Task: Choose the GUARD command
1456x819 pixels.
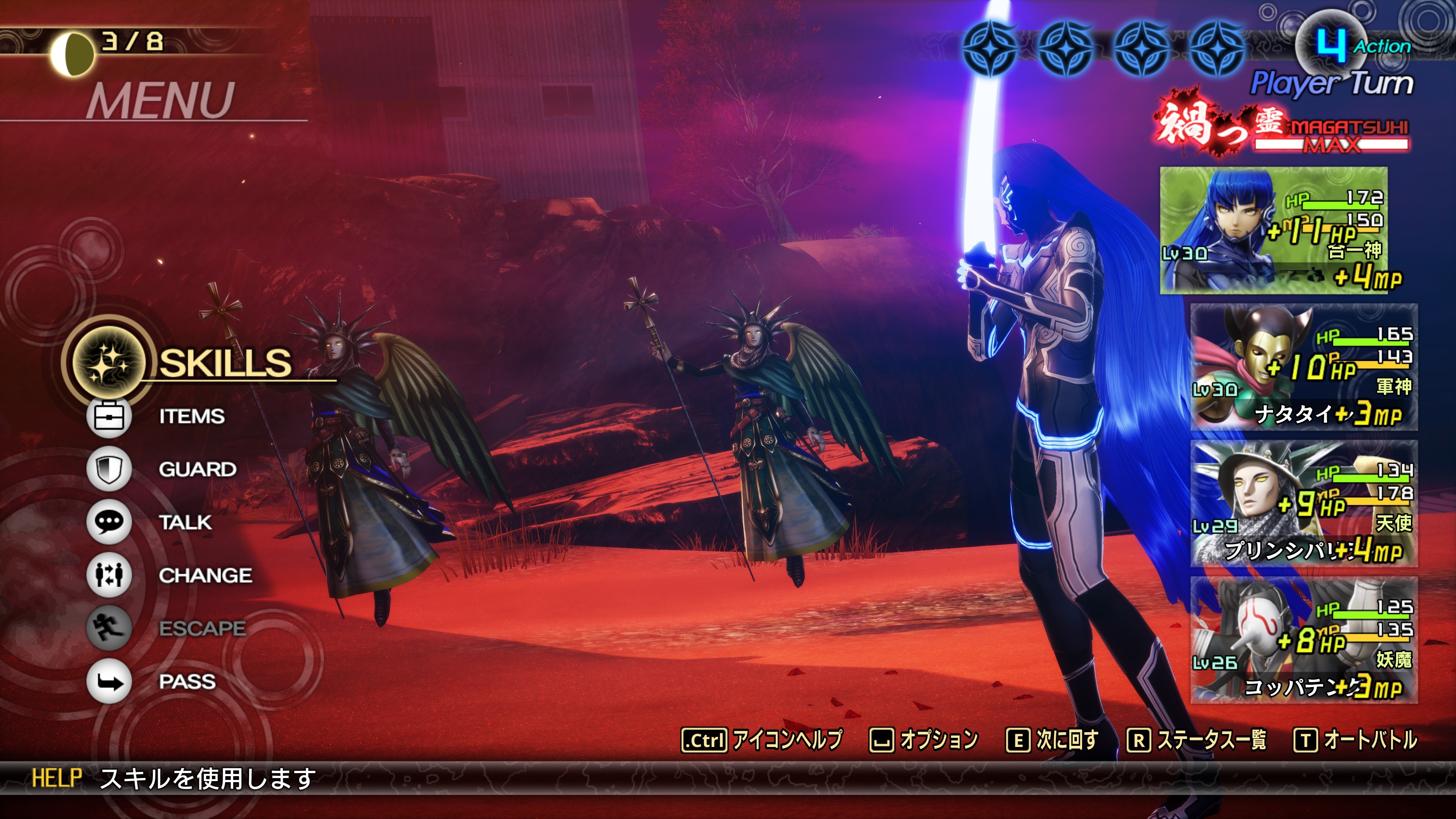Action: click(x=197, y=469)
